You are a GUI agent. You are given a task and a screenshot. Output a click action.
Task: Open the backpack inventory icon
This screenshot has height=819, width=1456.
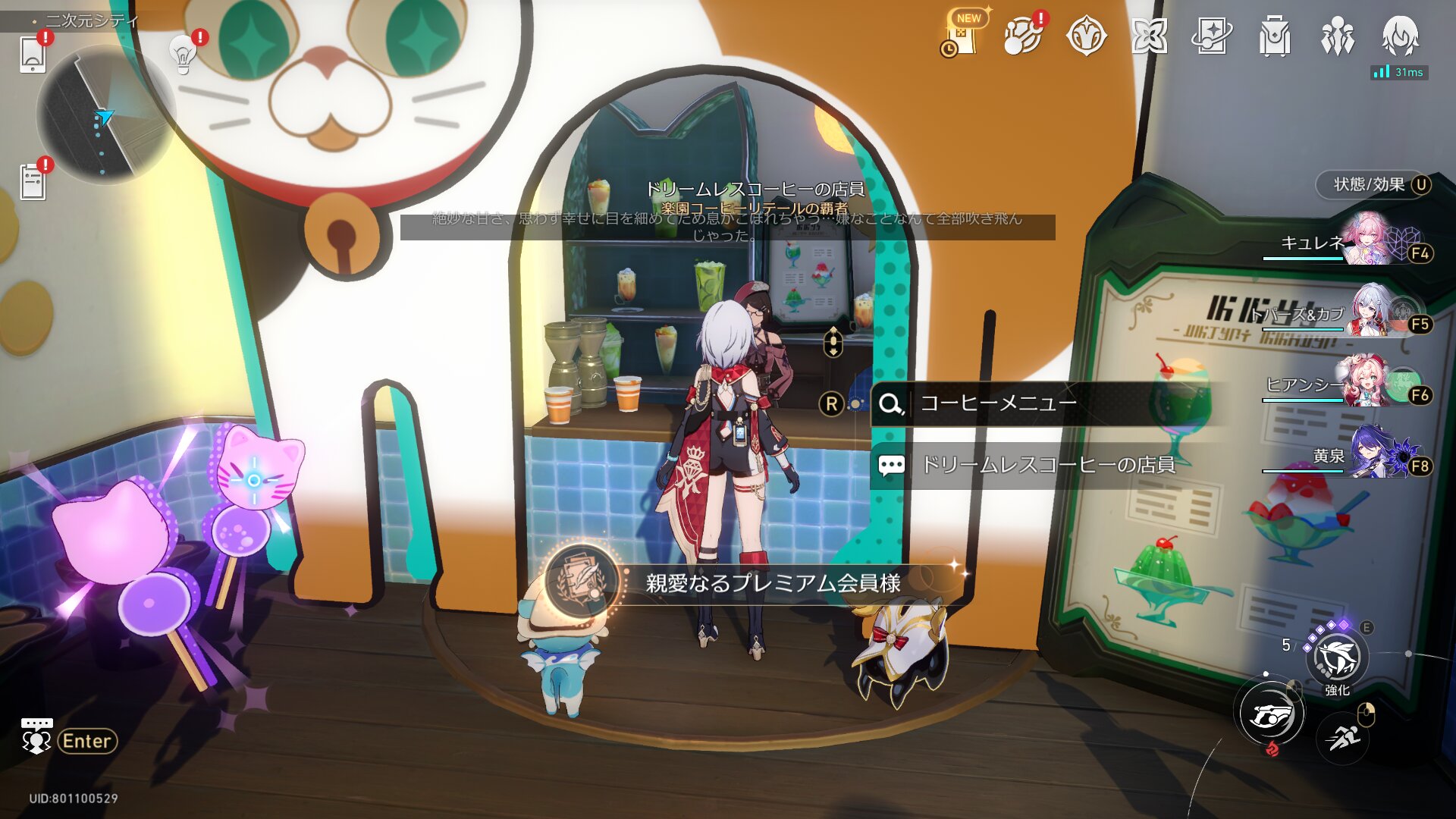pos(1274,36)
